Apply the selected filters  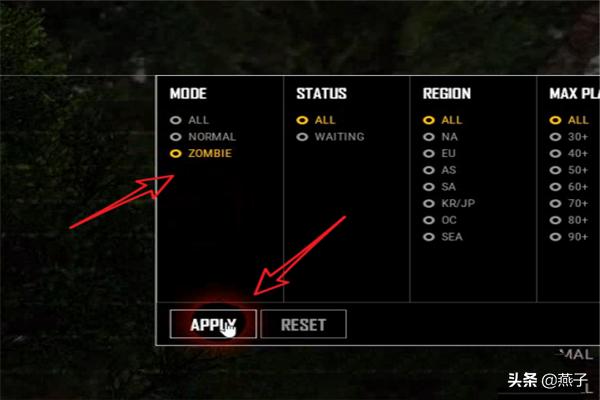point(212,324)
